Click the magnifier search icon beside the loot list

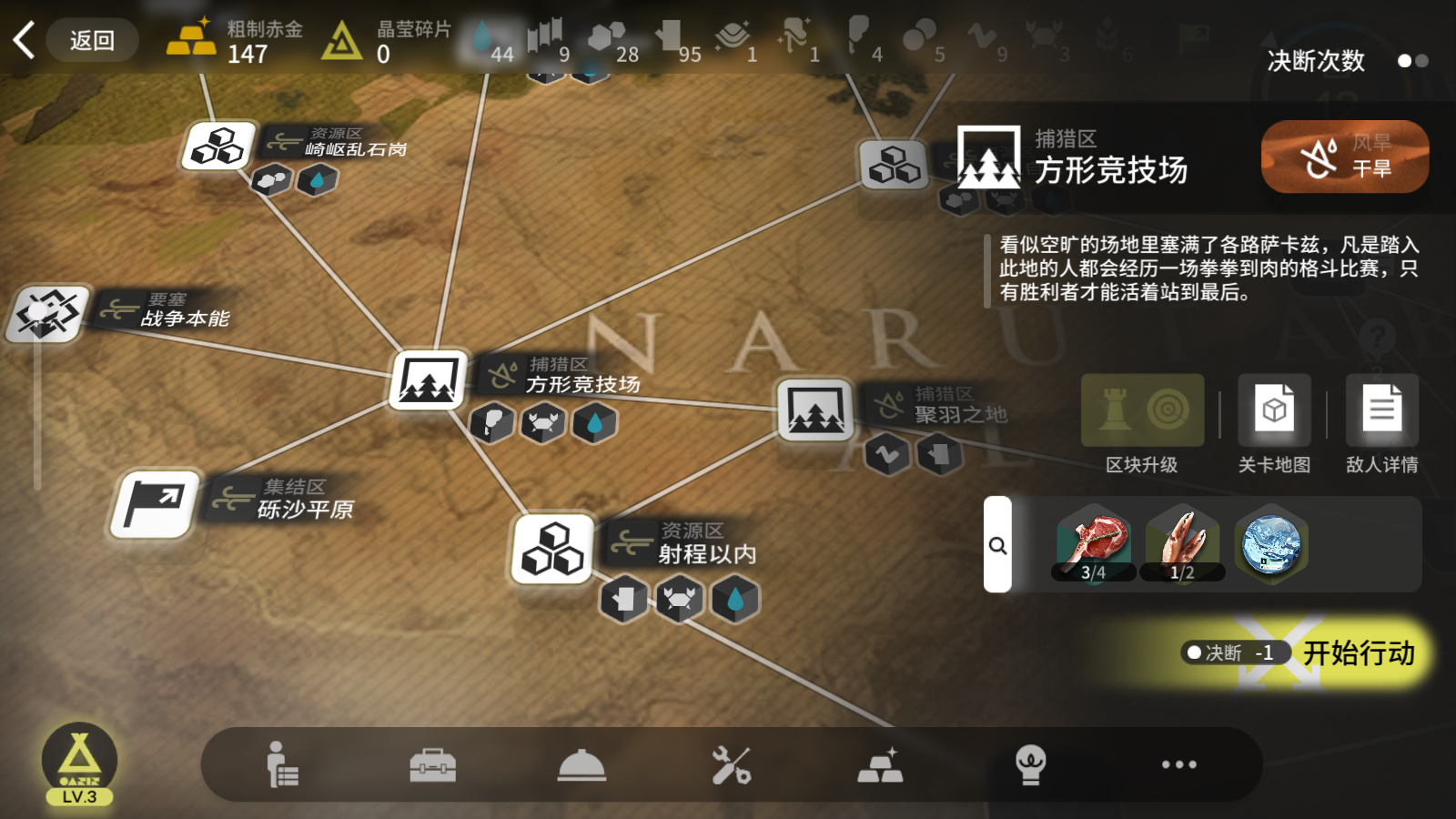click(x=999, y=544)
